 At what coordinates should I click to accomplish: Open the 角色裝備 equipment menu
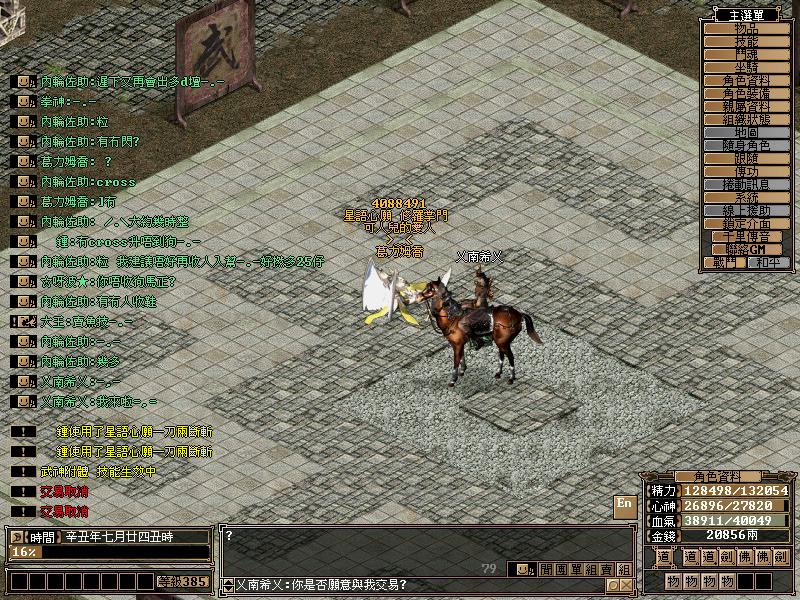[x=746, y=93]
